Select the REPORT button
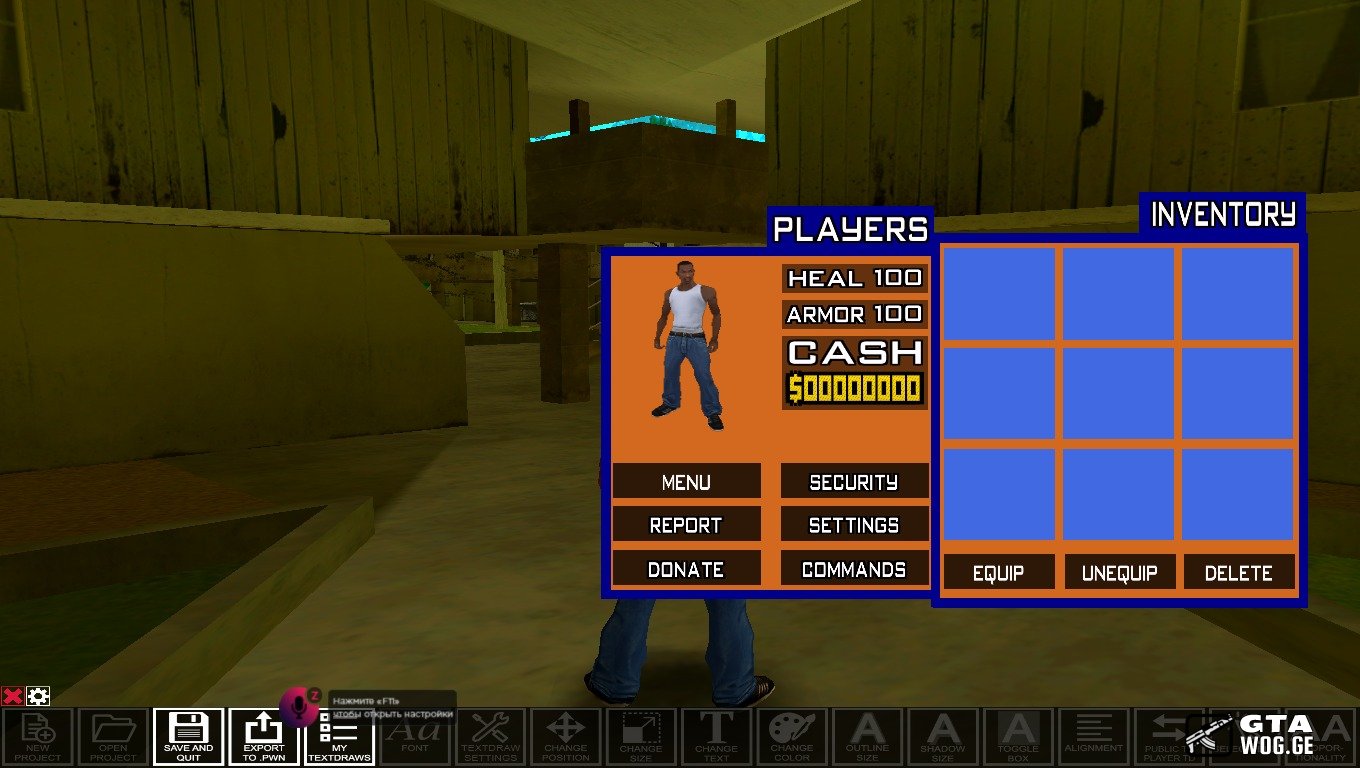 tap(686, 524)
